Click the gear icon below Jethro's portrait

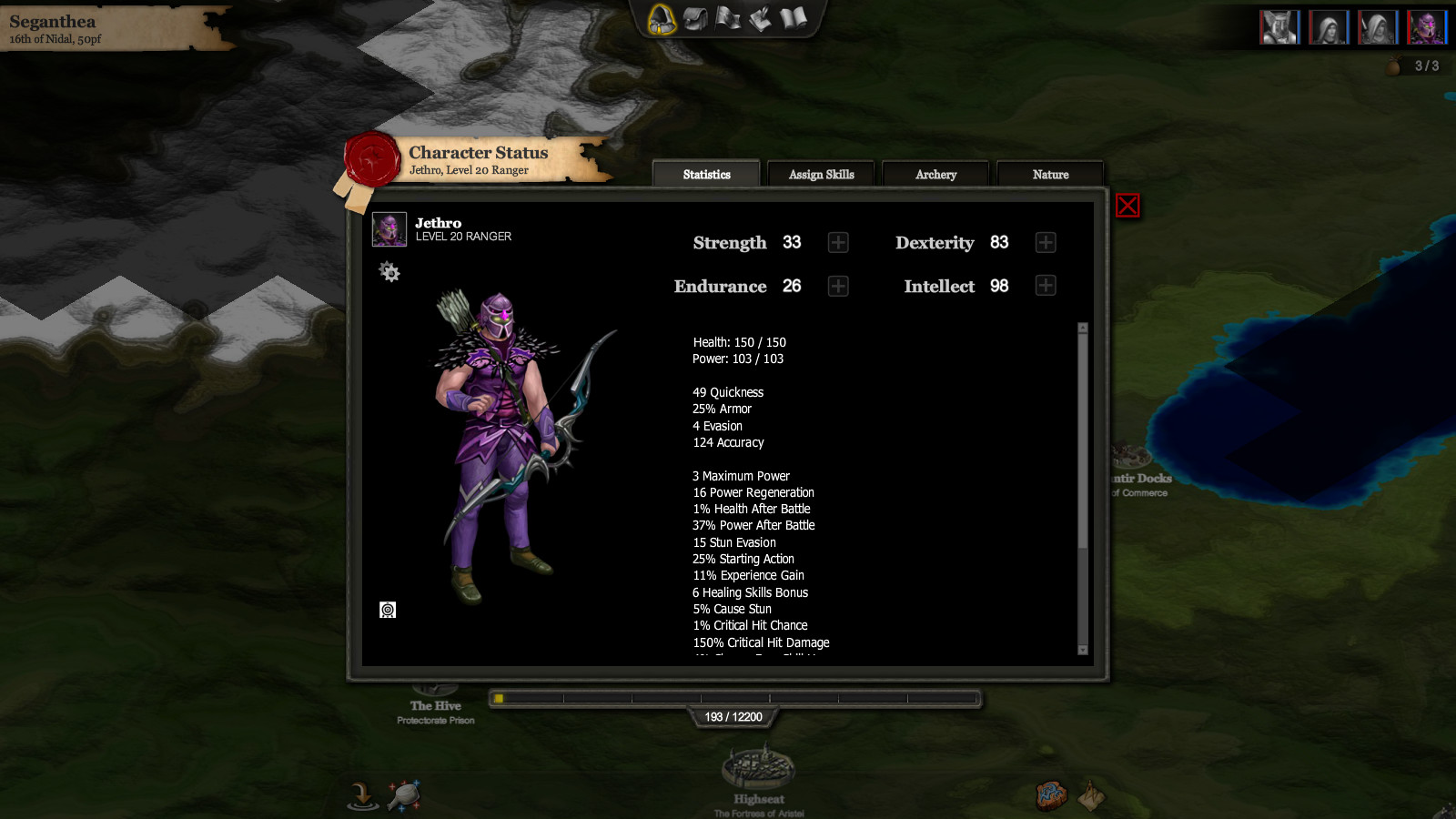coord(390,272)
